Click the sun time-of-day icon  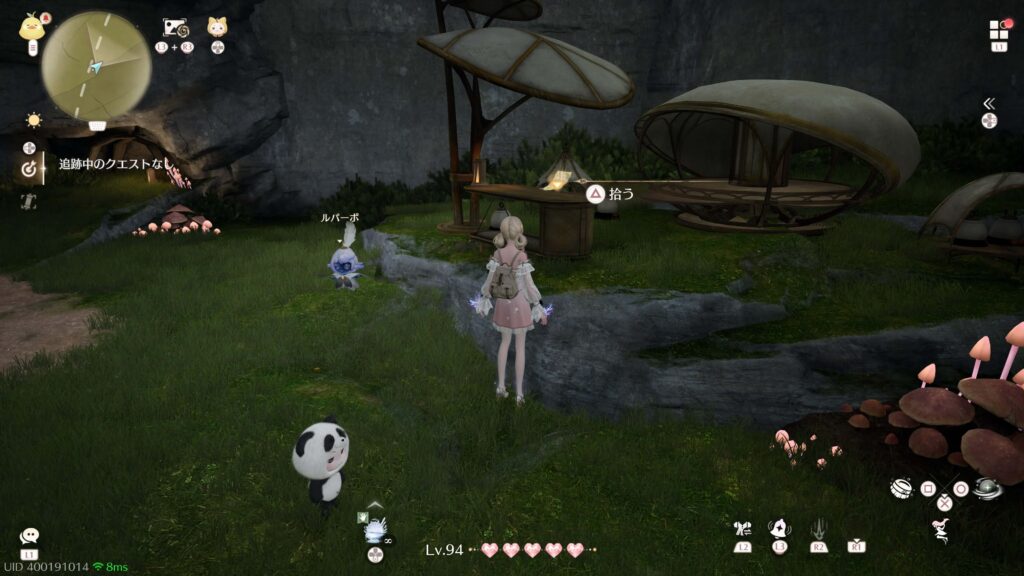[x=34, y=120]
